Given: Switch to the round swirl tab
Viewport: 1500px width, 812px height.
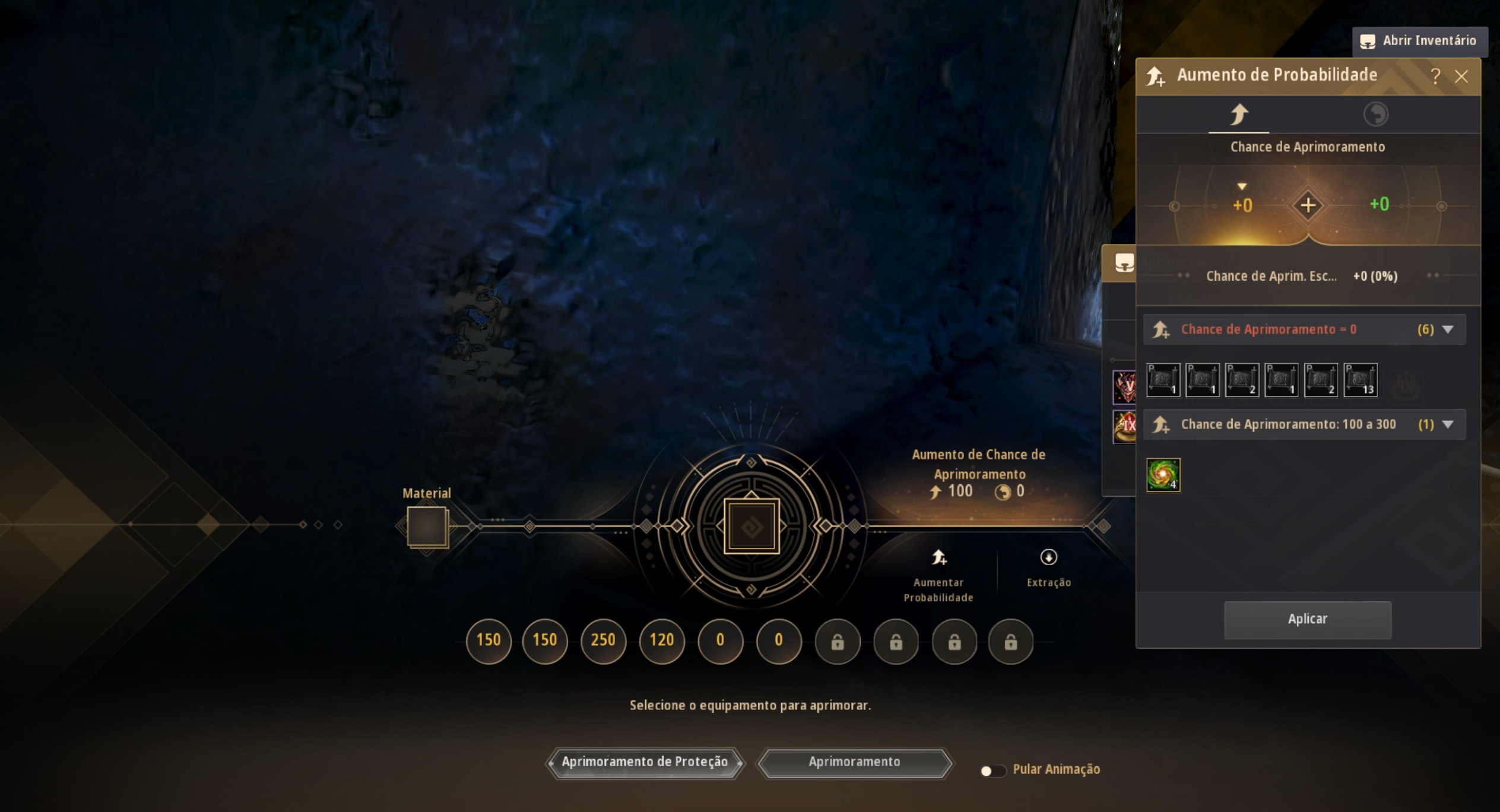Looking at the screenshot, I should (1375, 115).
